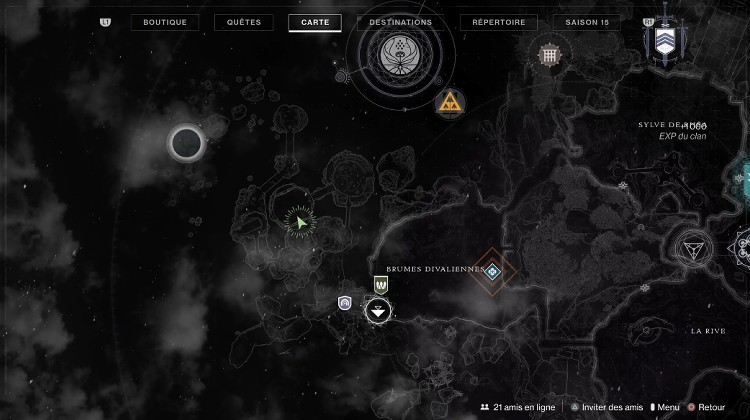Select the purple helmet map marker
This screenshot has width=750, height=420.
point(345,302)
